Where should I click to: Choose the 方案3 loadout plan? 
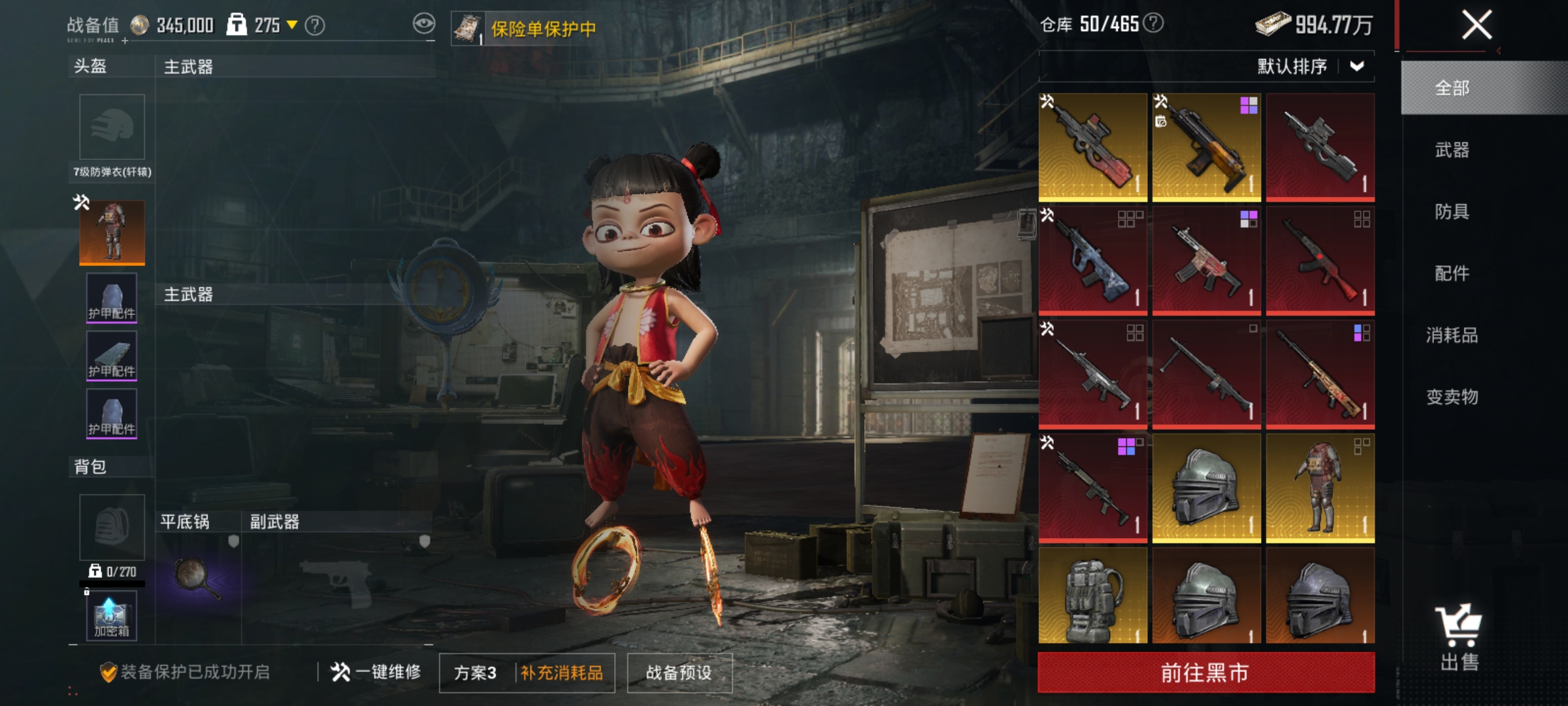[476, 673]
